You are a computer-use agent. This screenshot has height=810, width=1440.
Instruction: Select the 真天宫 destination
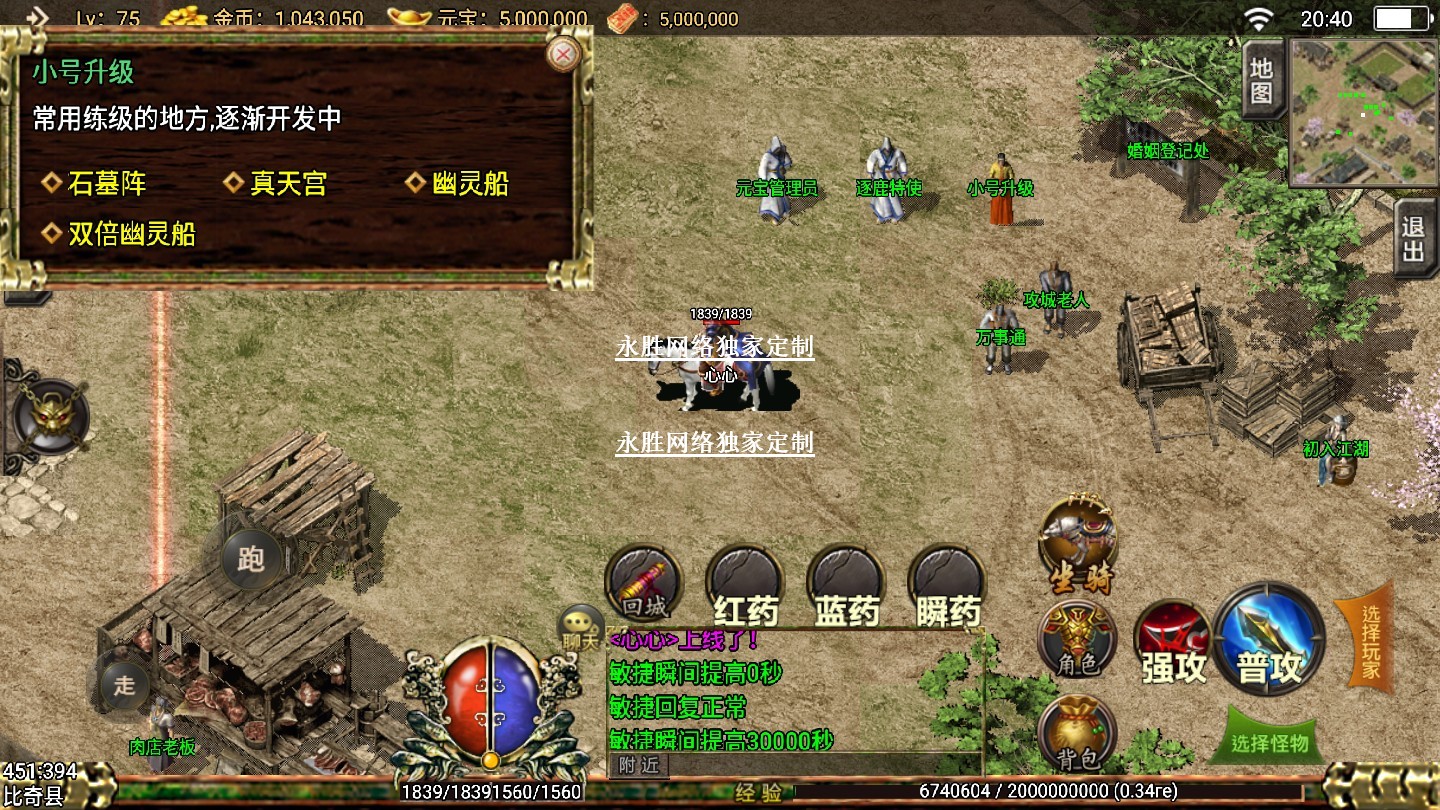tap(288, 184)
